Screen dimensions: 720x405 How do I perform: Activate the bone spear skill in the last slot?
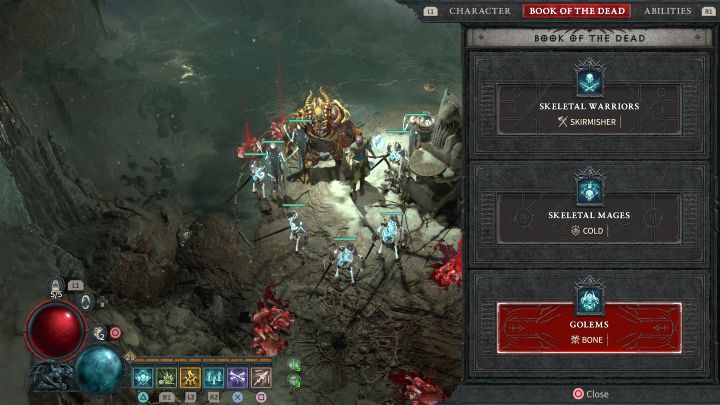pyautogui.click(x=262, y=377)
